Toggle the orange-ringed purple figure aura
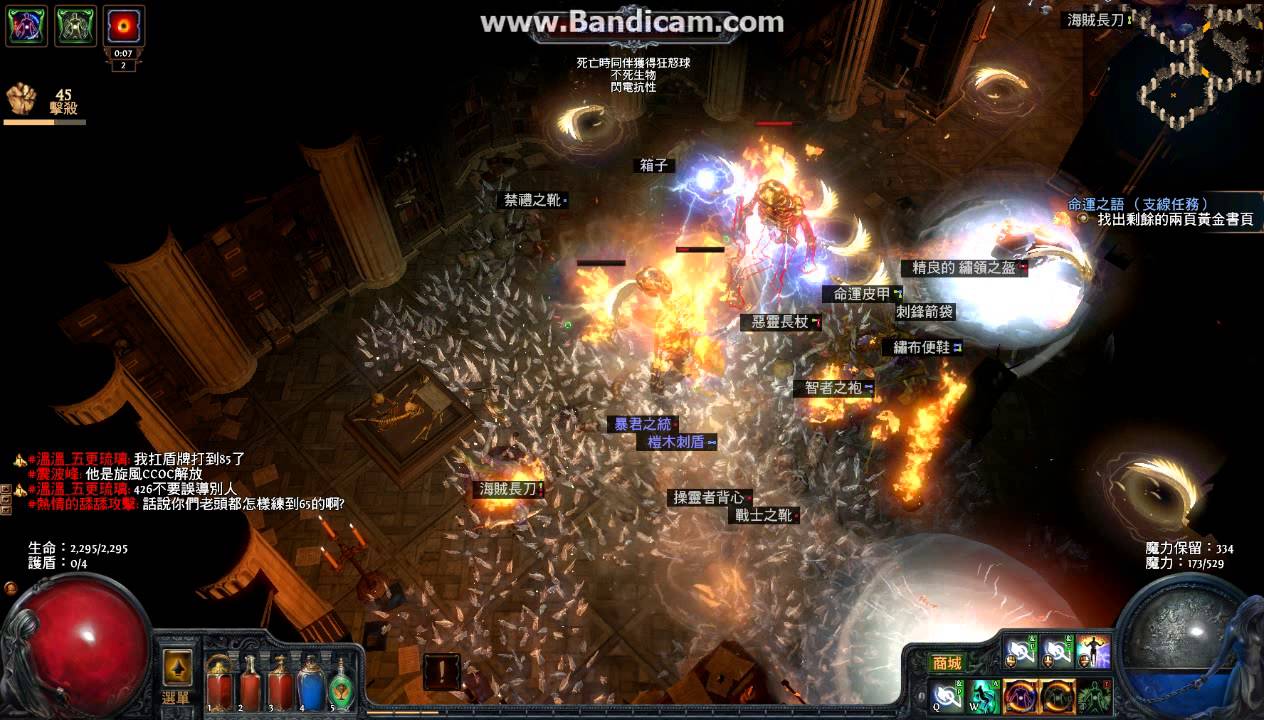1264x720 pixels. 1020,695
